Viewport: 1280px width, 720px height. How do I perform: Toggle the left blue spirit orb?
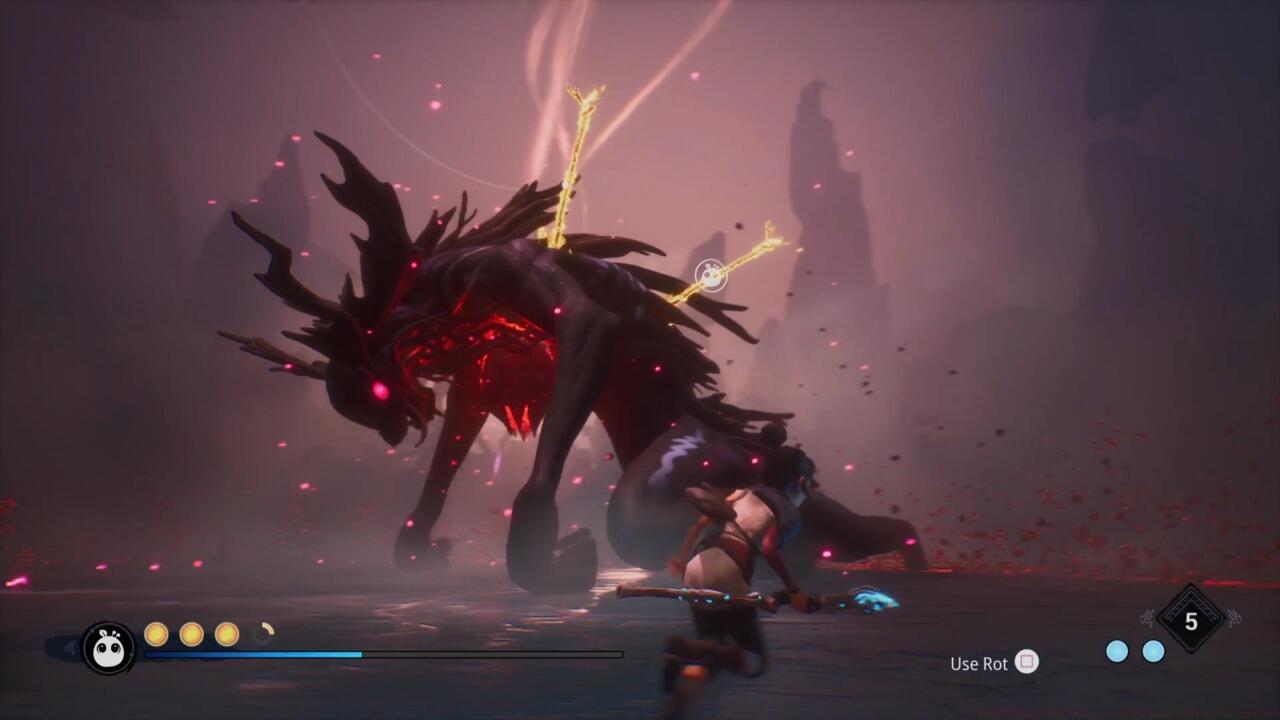click(1117, 651)
